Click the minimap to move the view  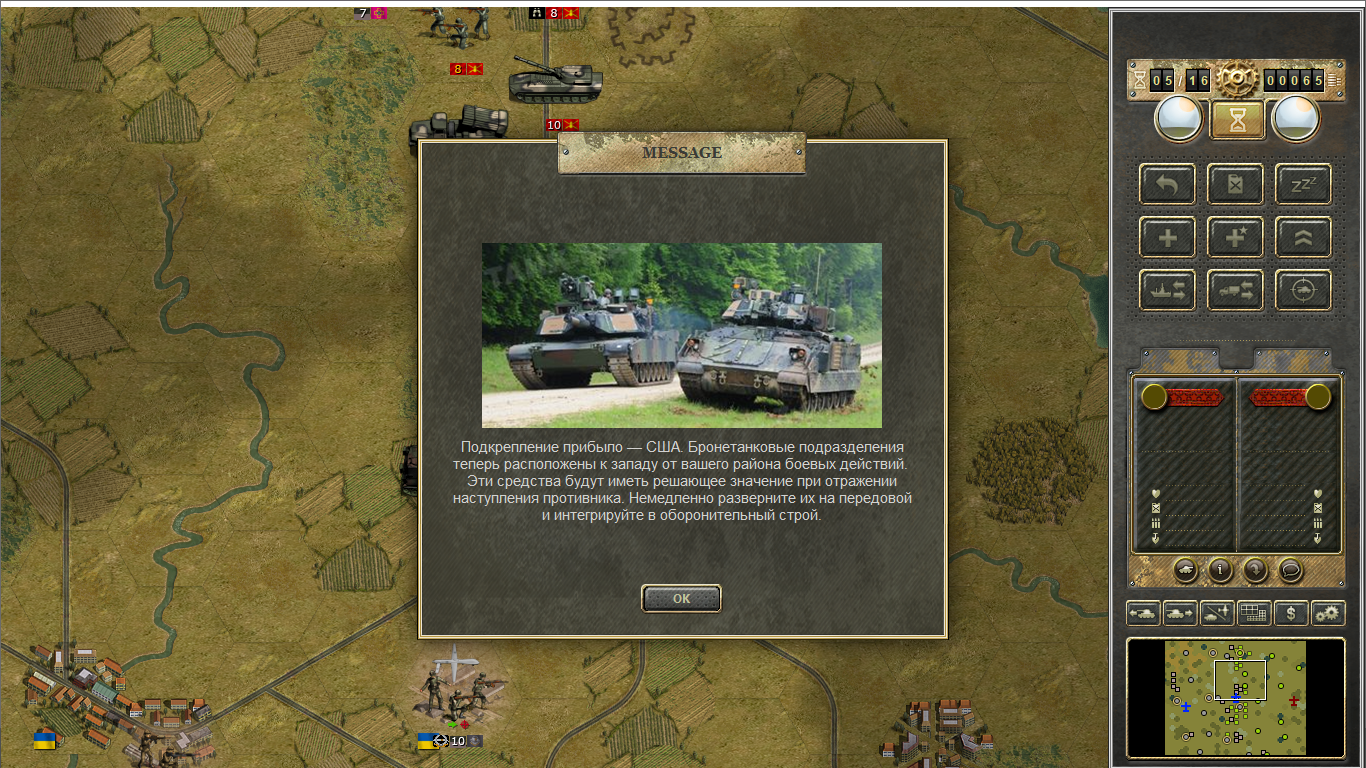pos(1235,698)
